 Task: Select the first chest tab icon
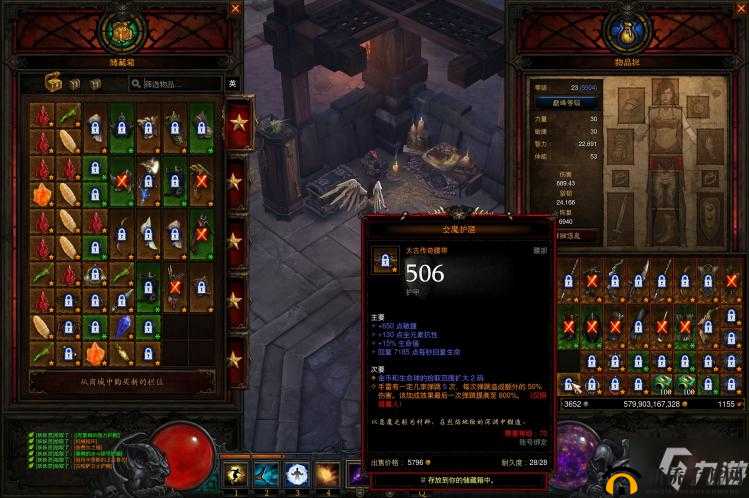click(52, 84)
